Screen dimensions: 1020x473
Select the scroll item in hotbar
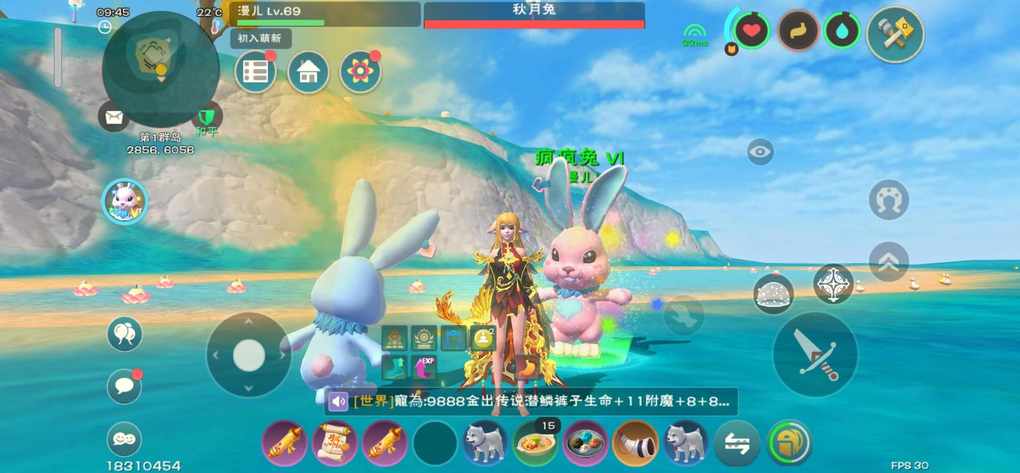click(x=335, y=442)
